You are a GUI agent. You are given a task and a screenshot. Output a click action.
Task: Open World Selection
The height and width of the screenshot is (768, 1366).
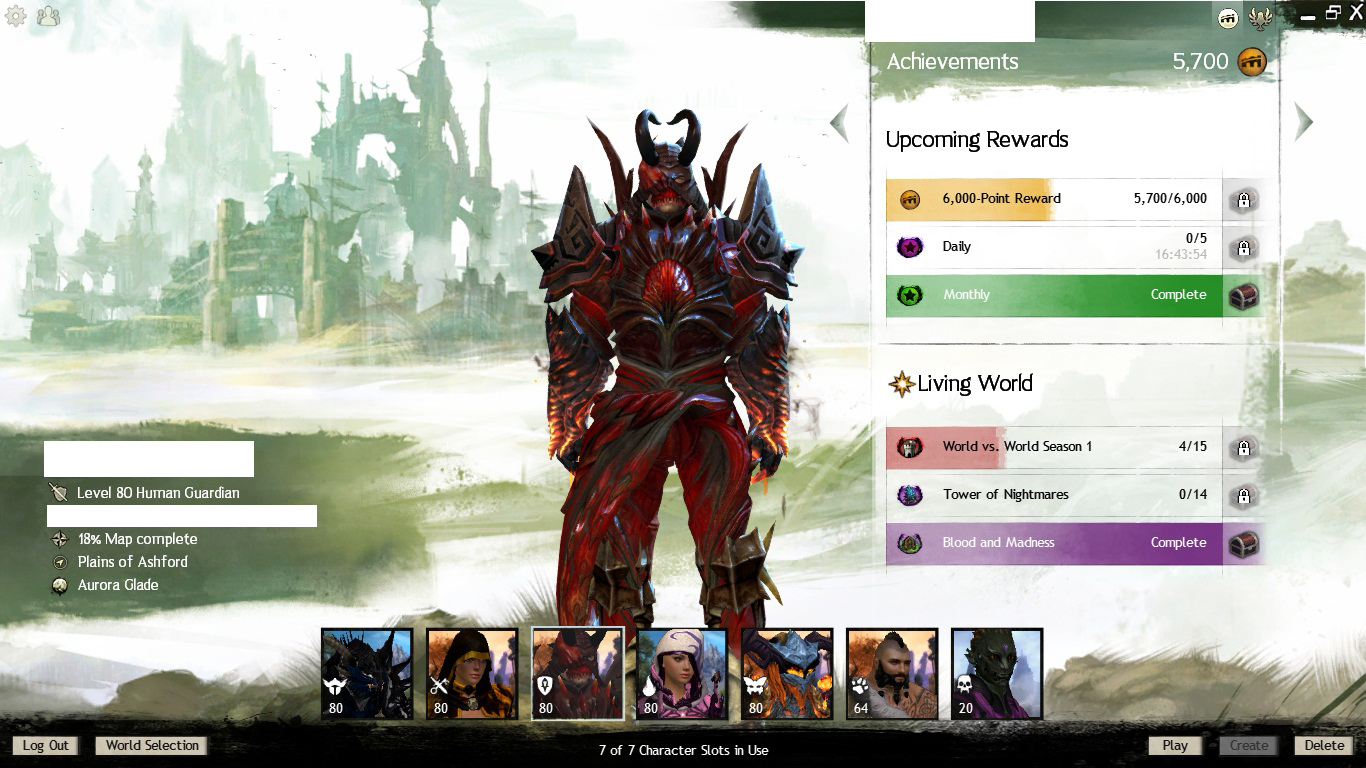click(152, 745)
